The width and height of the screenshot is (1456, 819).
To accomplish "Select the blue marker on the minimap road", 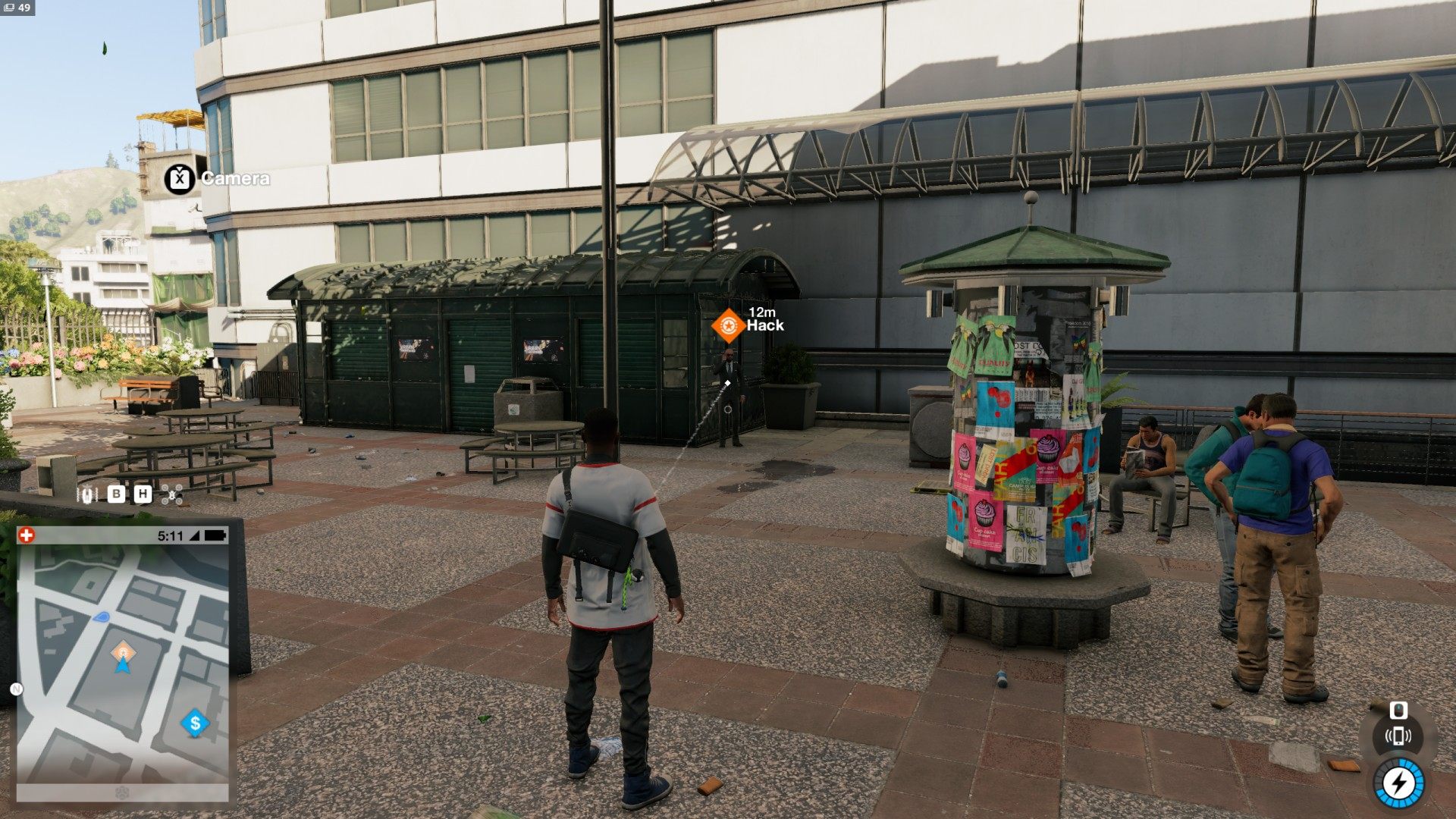I will (x=101, y=617).
